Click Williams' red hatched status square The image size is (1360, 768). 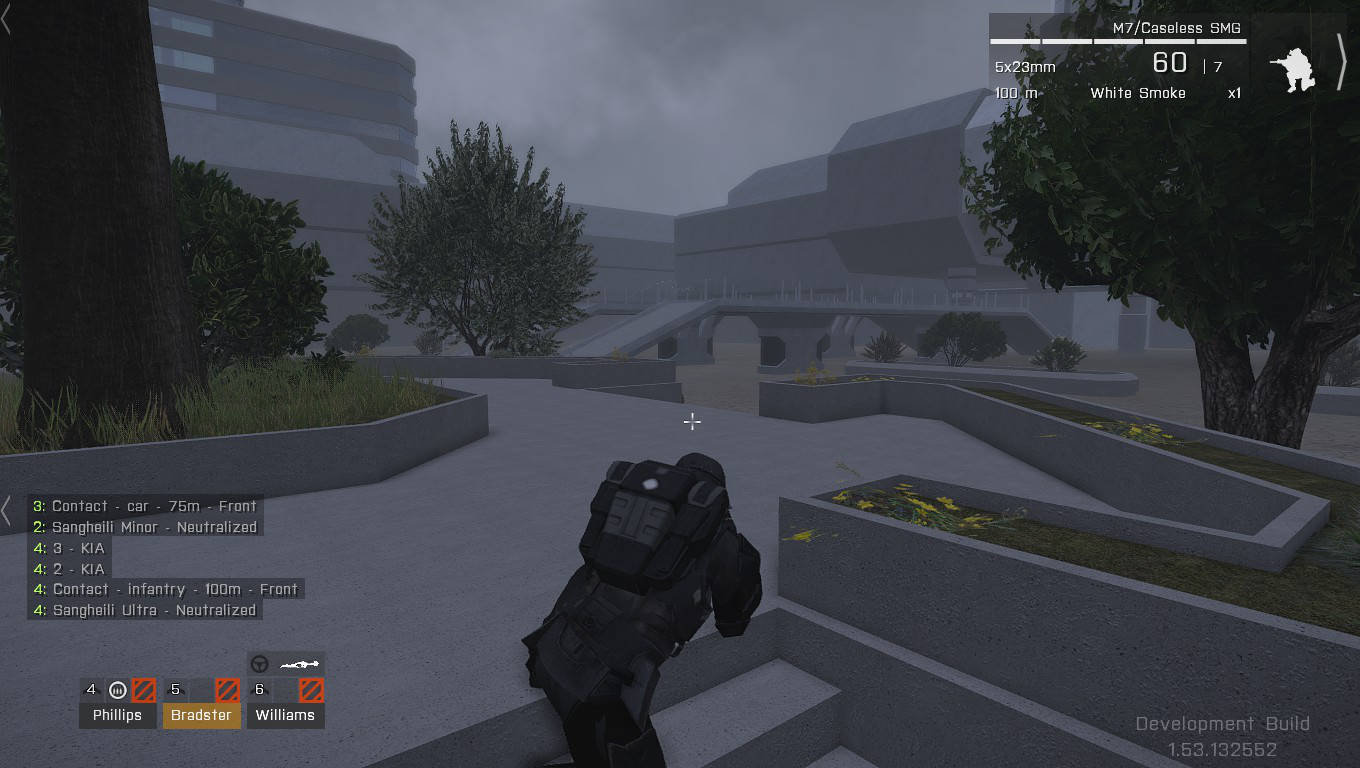click(311, 689)
